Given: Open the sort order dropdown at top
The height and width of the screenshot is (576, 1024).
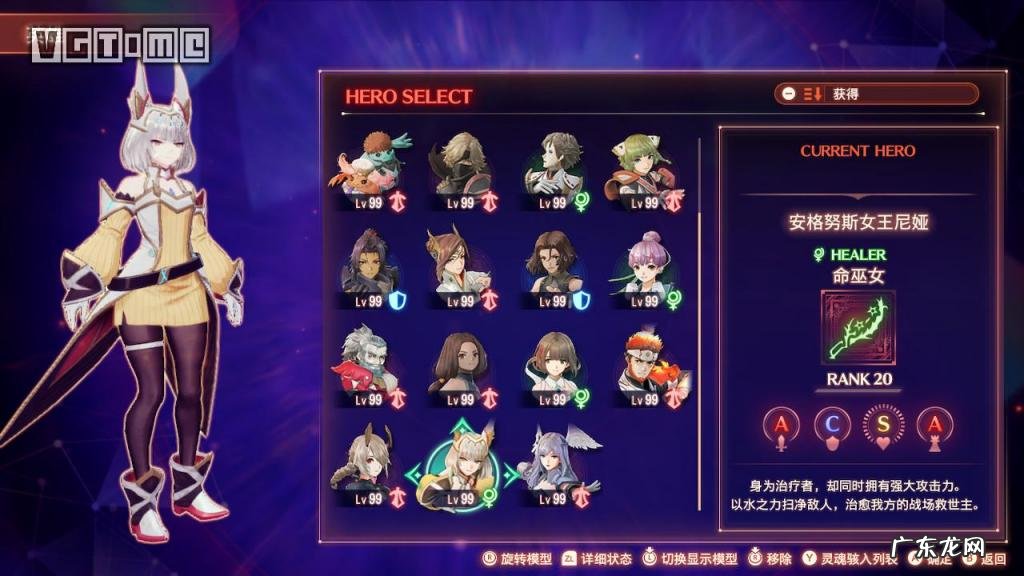Looking at the screenshot, I should coord(876,94).
